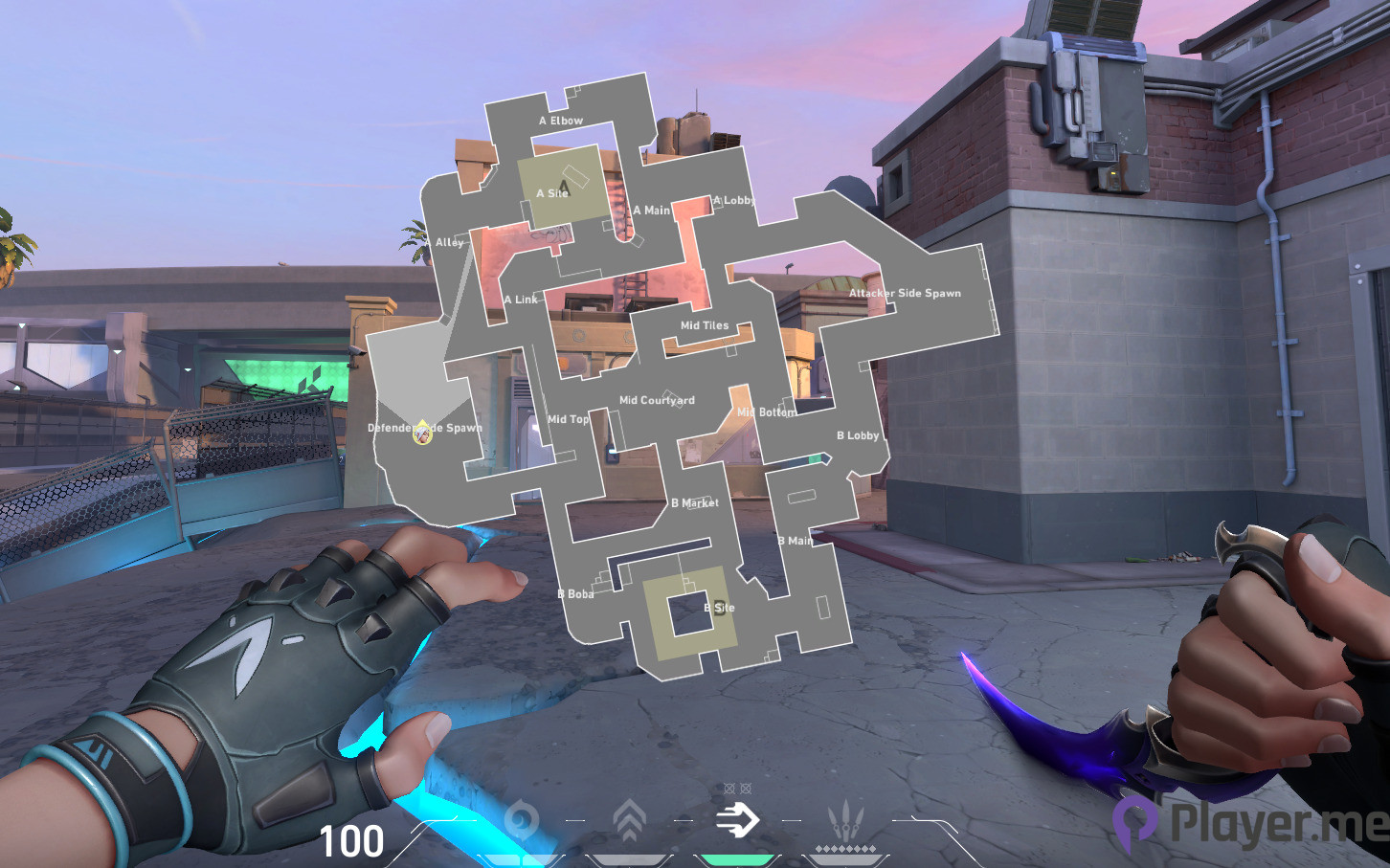The height and width of the screenshot is (868, 1390).
Task: Select the Defender Side Spawn label
Action: pyautogui.click(x=425, y=428)
